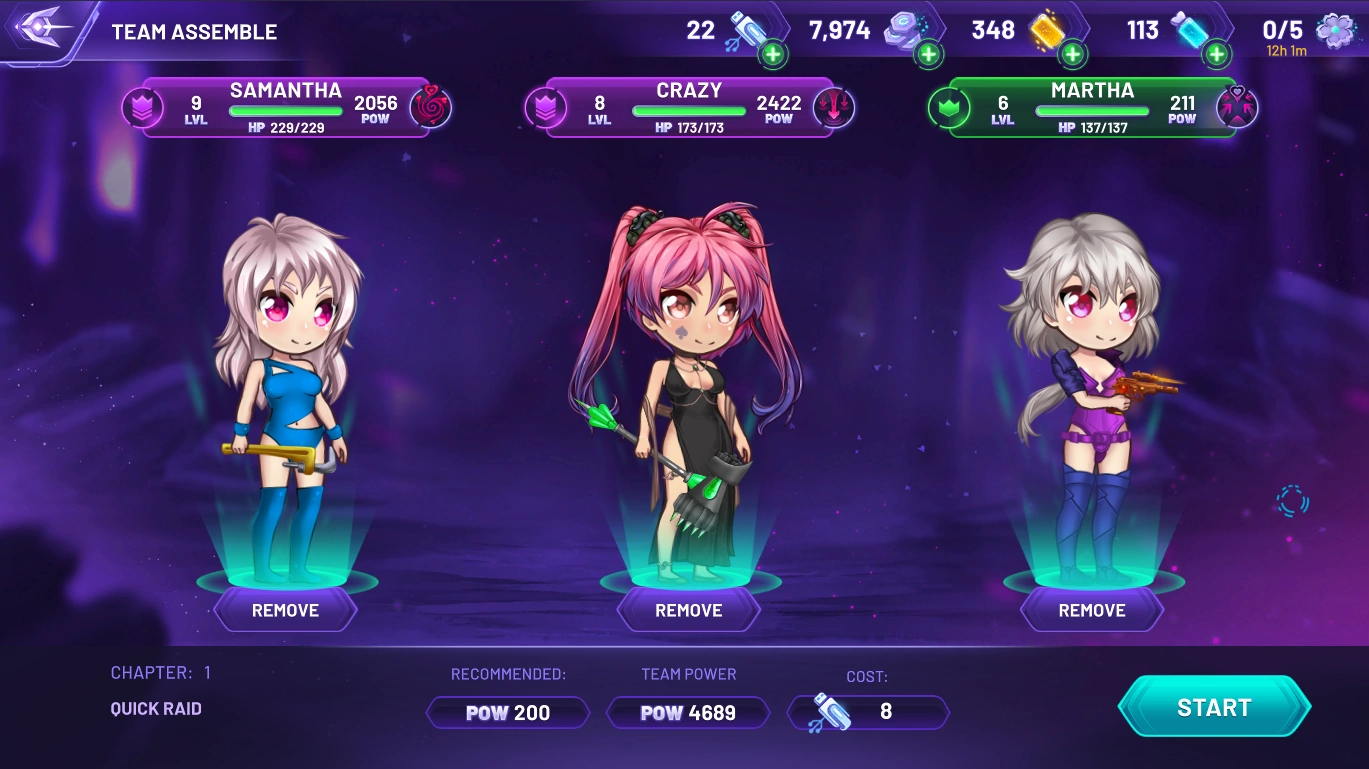Open Martha's green character info panel

tap(1092, 107)
